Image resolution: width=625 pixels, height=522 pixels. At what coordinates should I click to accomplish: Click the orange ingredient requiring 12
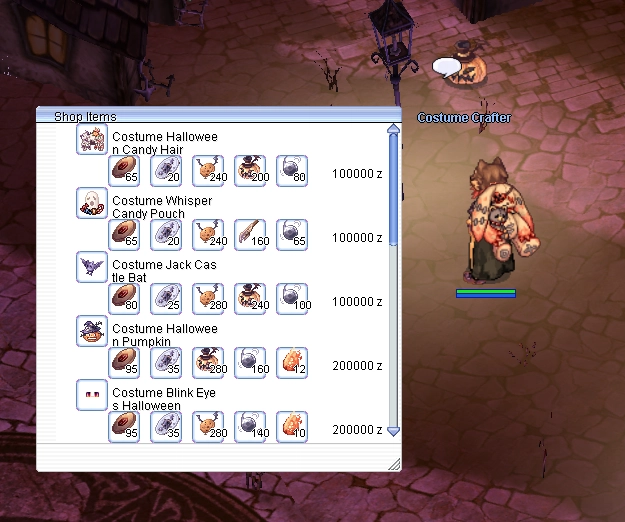[x=292, y=363]
